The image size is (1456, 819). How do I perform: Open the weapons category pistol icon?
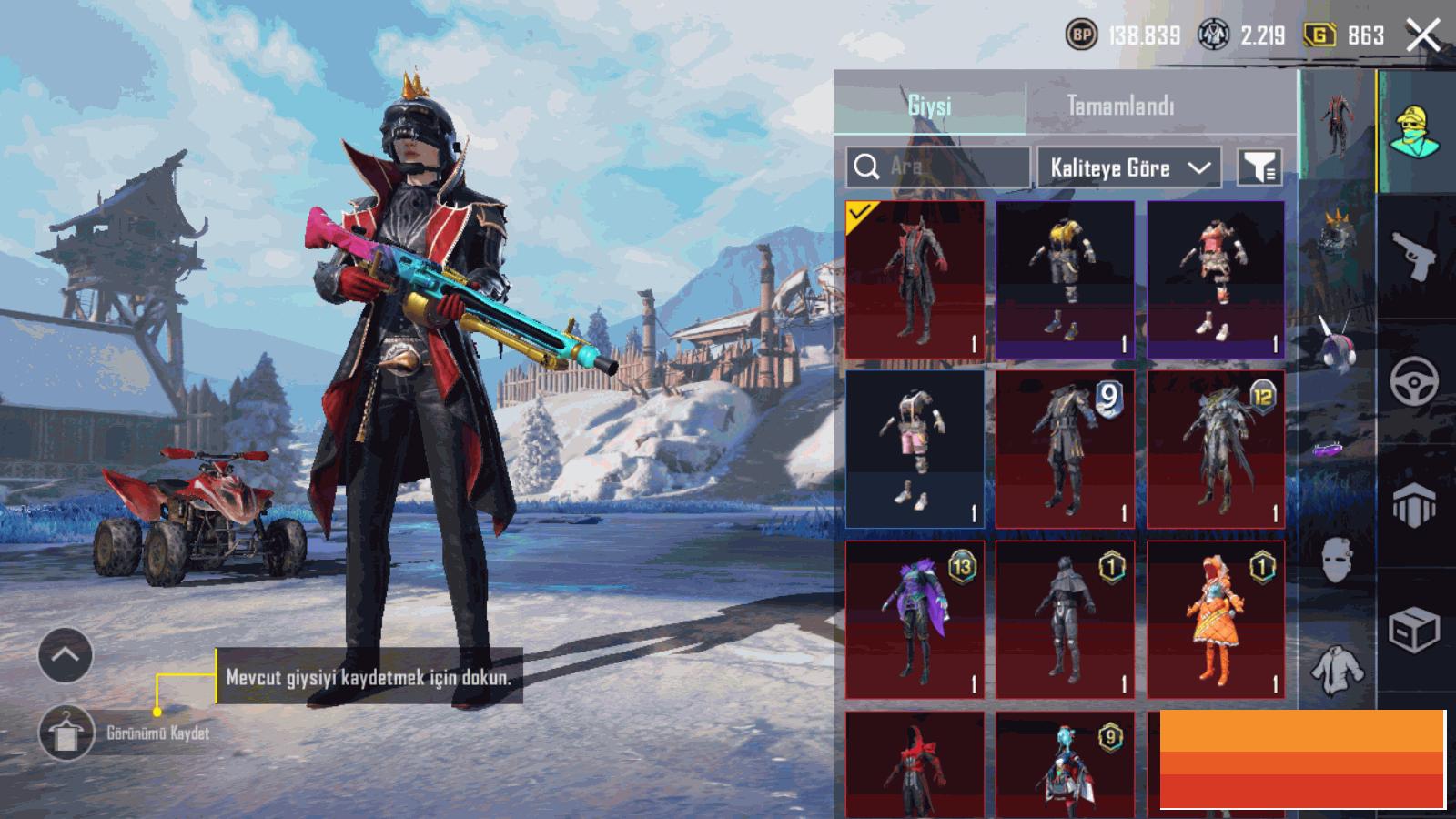(1414, 256)
